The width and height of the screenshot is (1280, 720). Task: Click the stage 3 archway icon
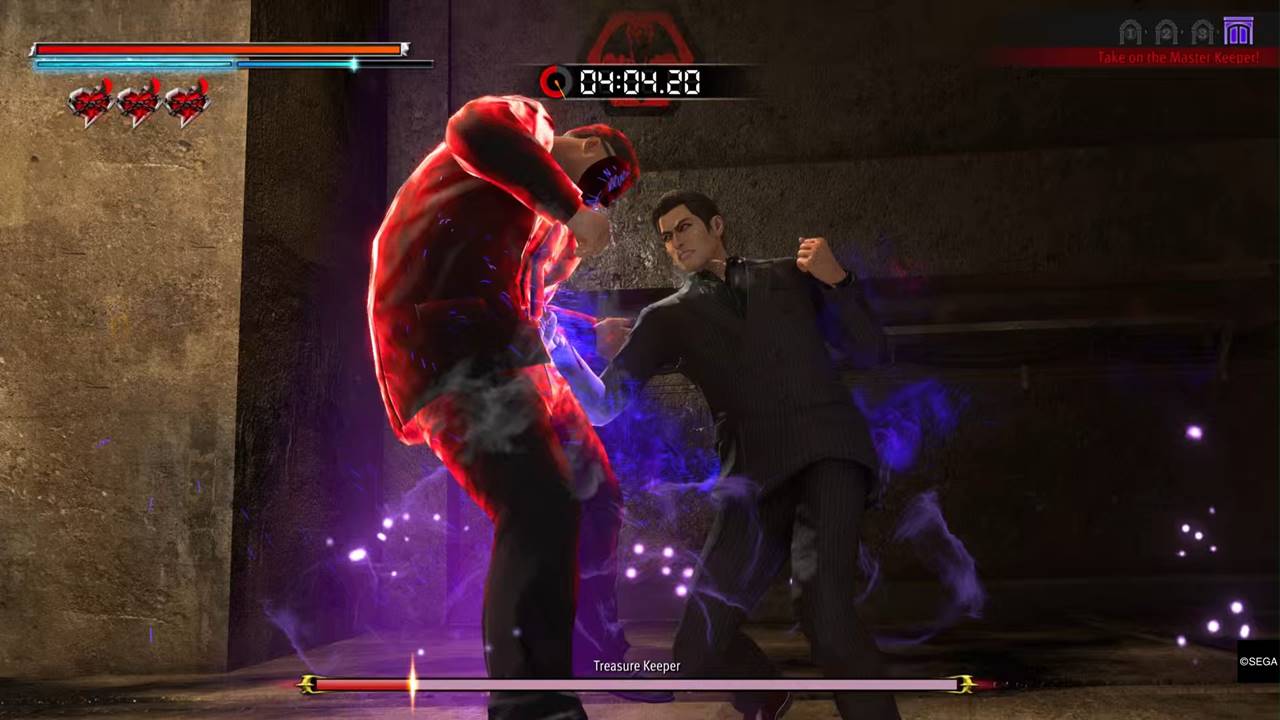pyautogui.click(x=1202, y=33)
